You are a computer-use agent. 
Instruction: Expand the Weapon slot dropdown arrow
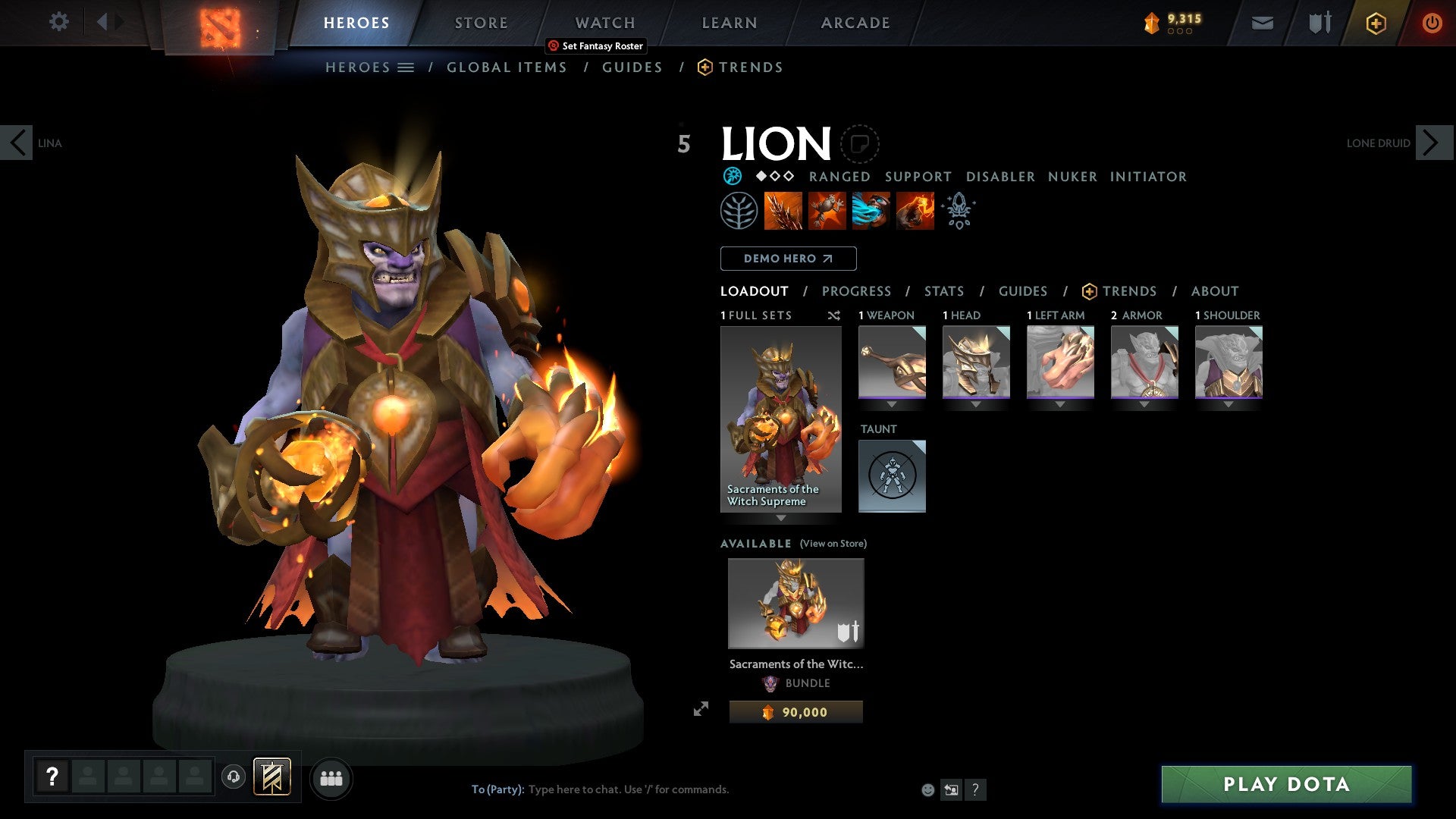tap(892, 404)
